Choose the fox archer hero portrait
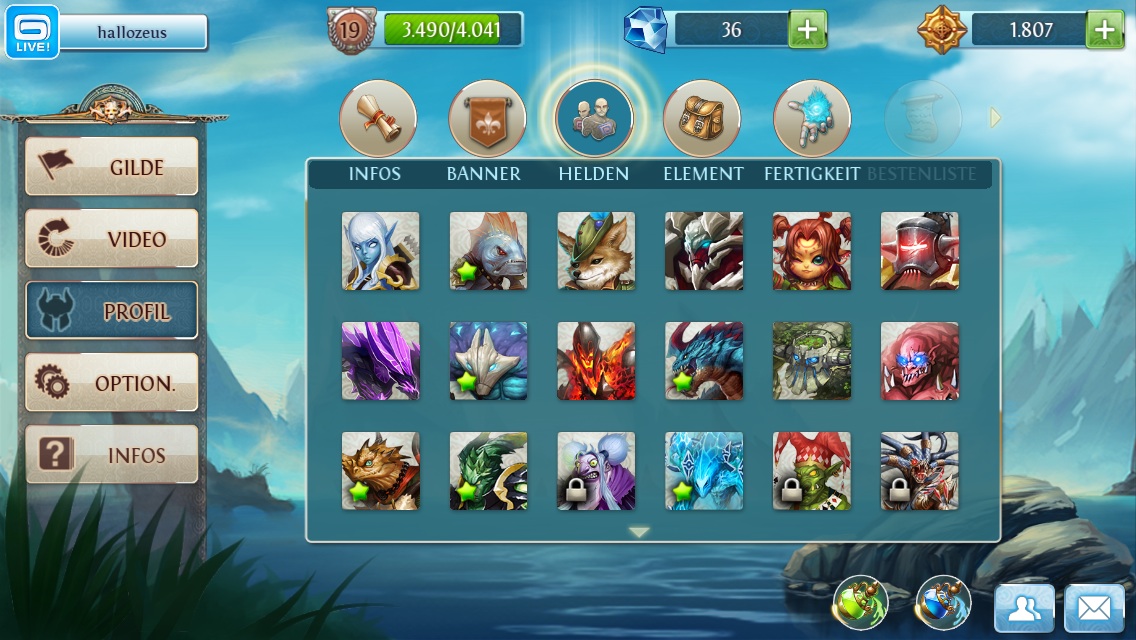1136x640 pixels. 596,251
